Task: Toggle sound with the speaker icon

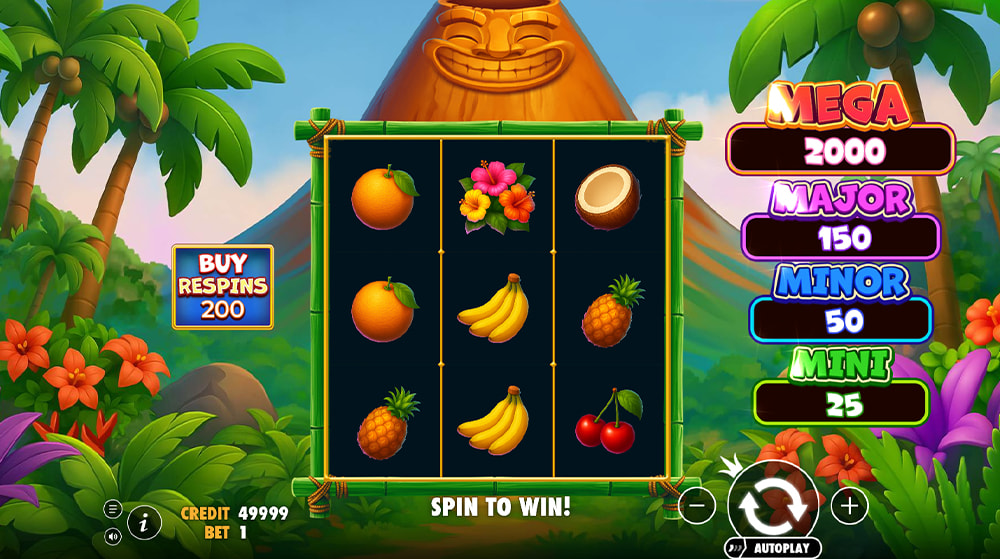Action: [112, 536]
